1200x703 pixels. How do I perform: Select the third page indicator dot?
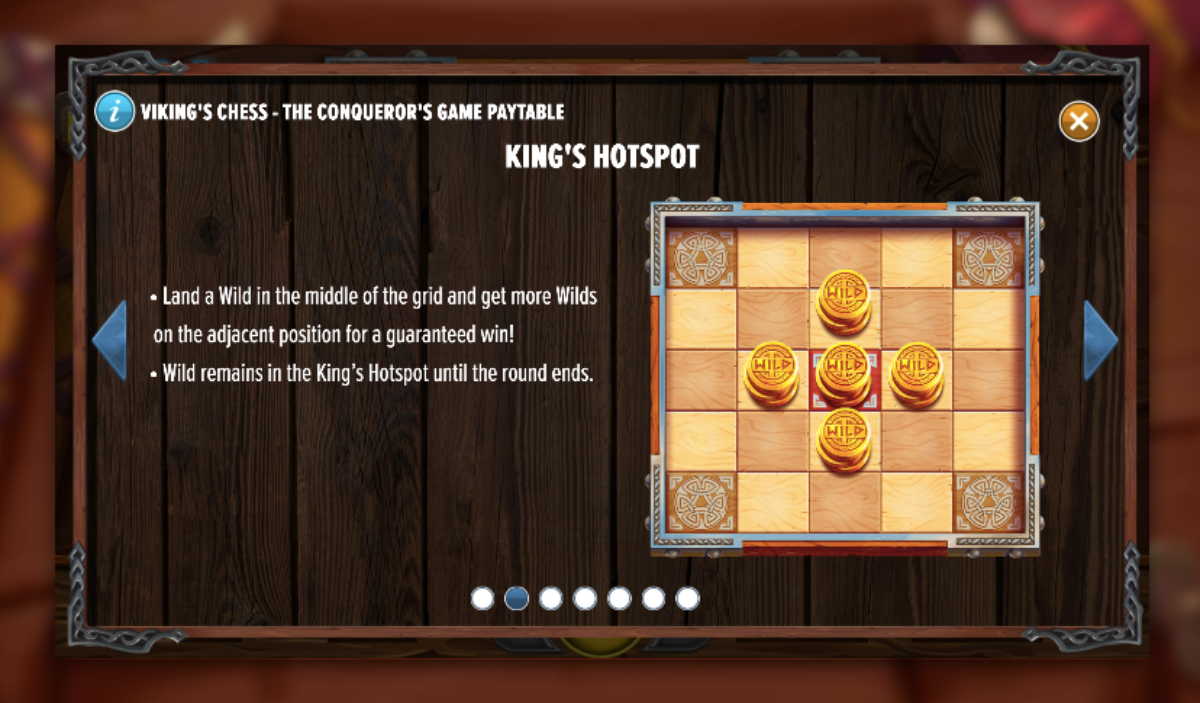coord(551,598)
